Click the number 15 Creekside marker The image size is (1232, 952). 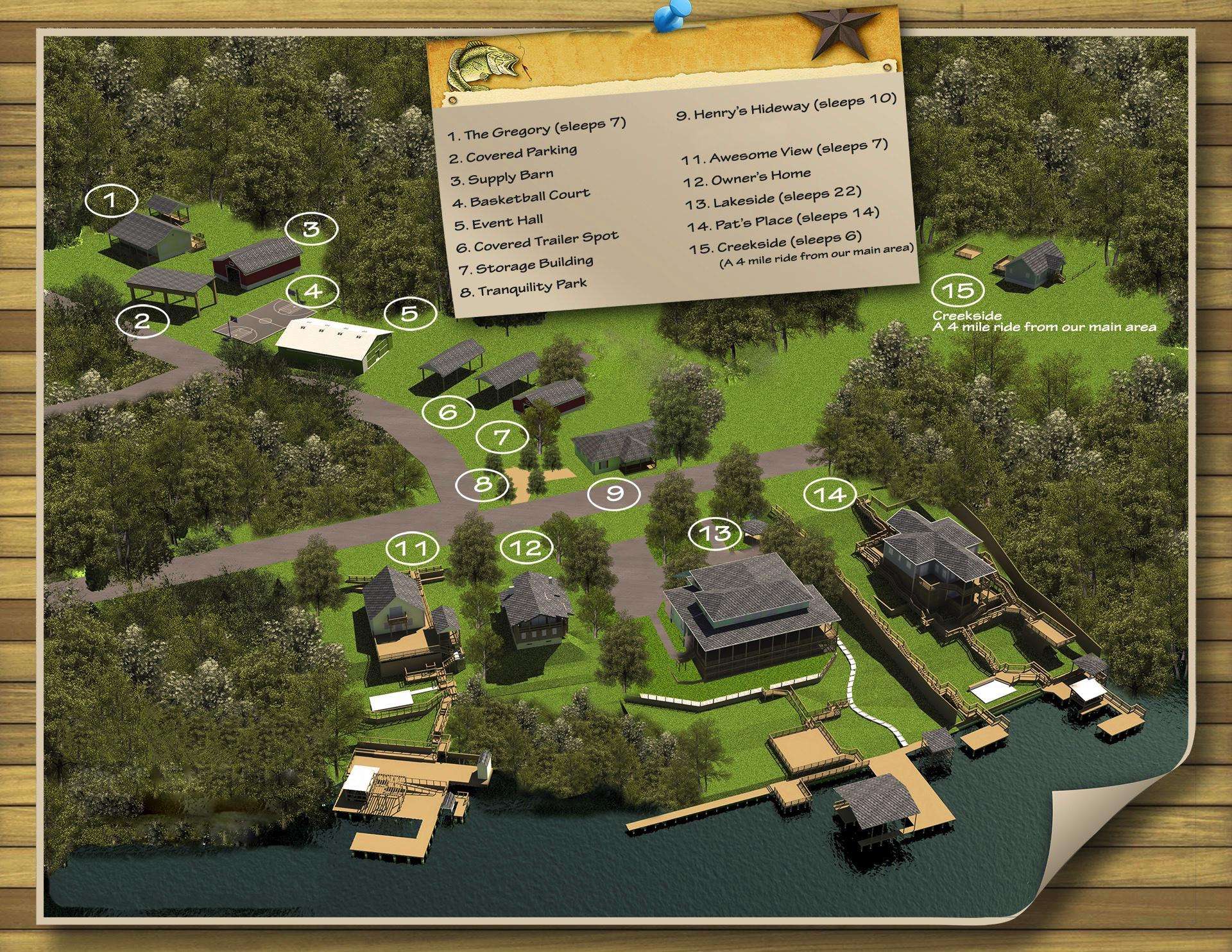[957, 291]
